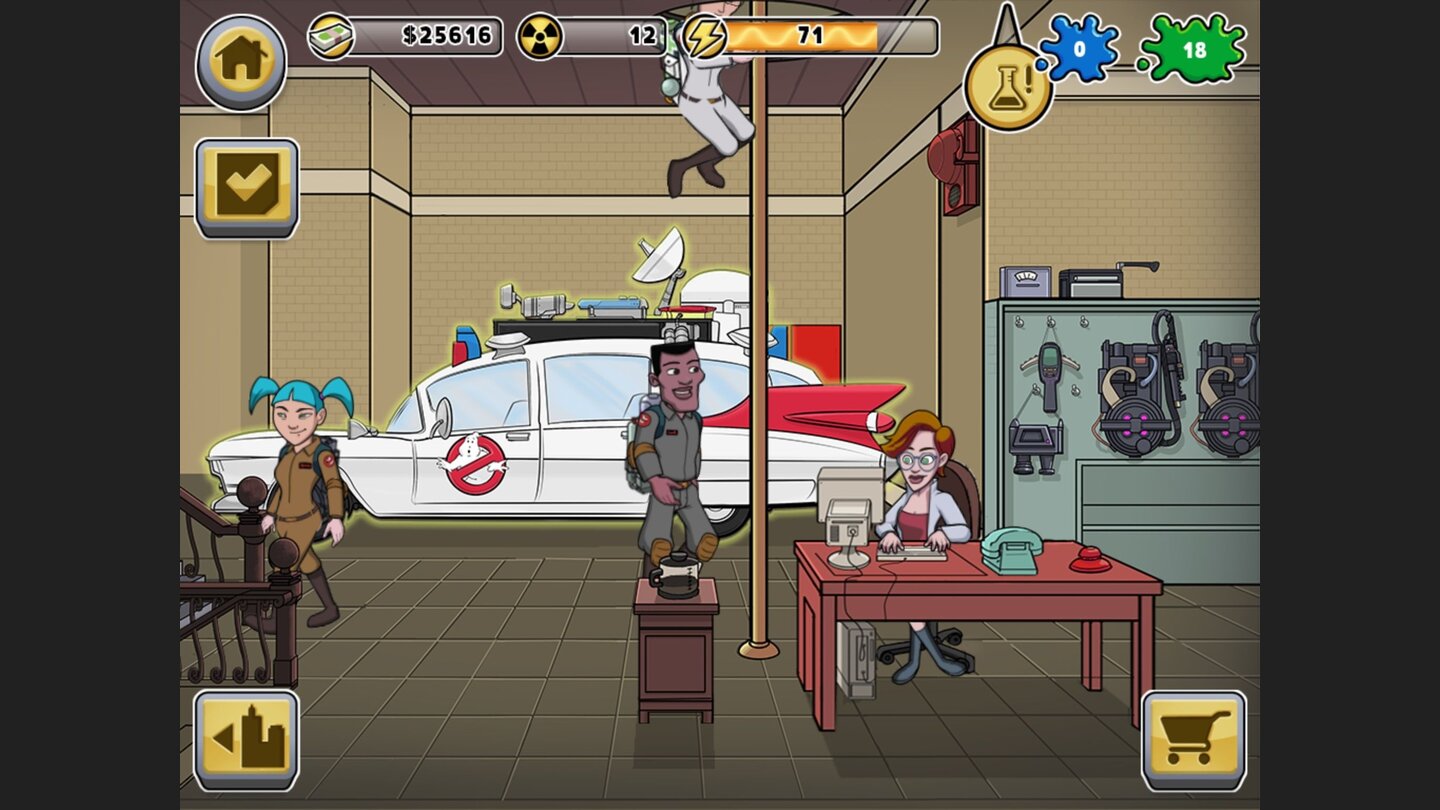
Task: Open the shopping cart store
Action: pos(1196,737)
